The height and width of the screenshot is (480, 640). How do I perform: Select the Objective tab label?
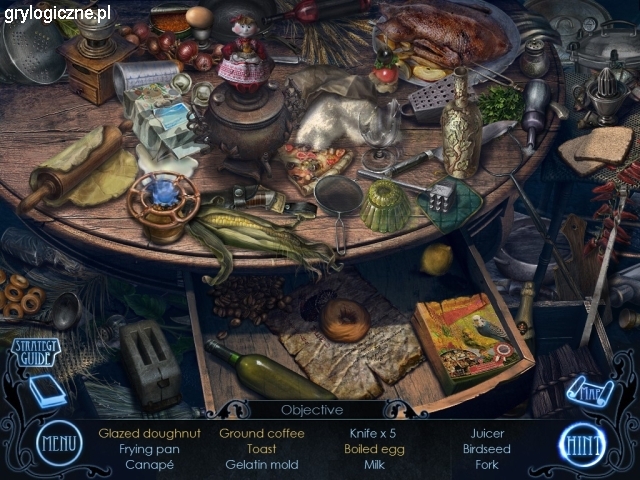tap(312, 410)
